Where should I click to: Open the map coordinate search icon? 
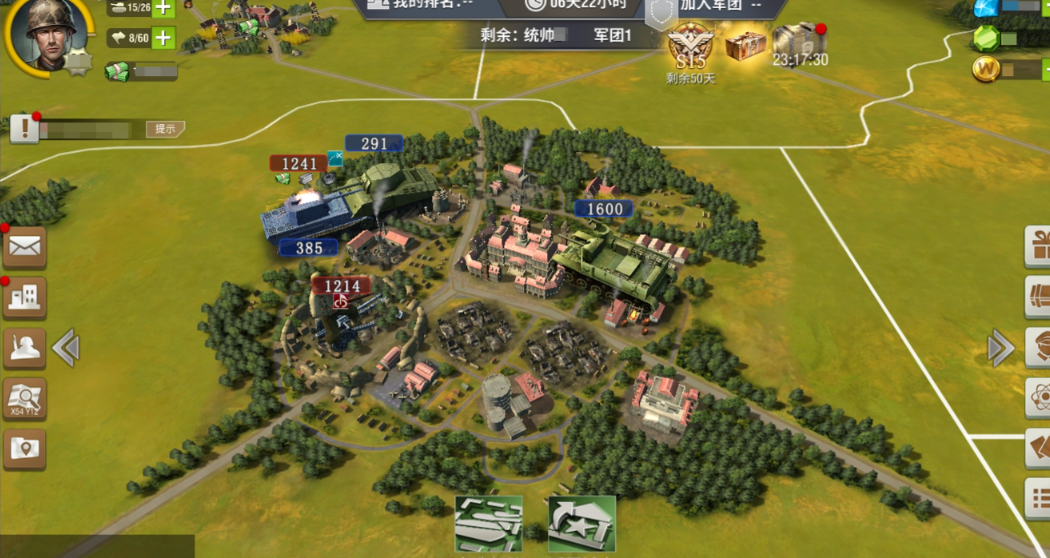coord(24,399)
